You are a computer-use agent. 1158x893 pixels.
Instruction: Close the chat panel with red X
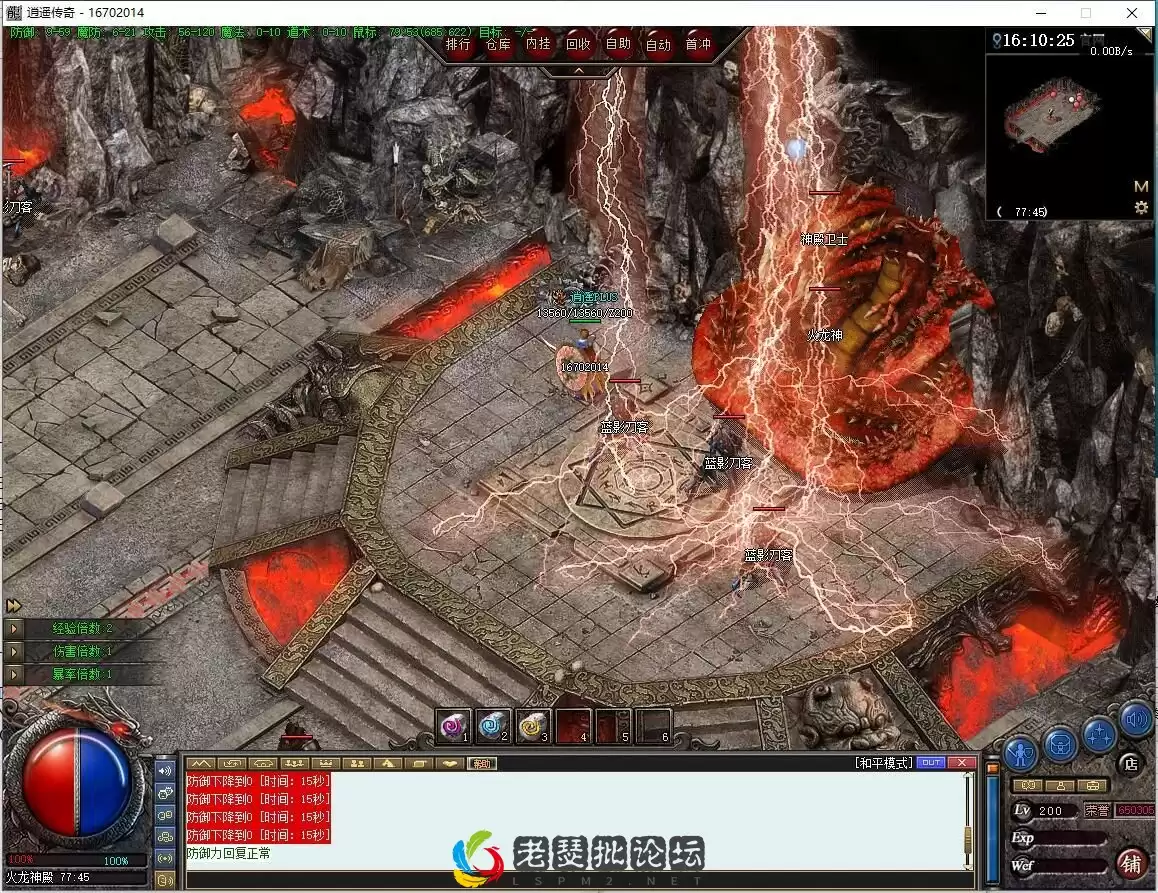click(962, 763)
